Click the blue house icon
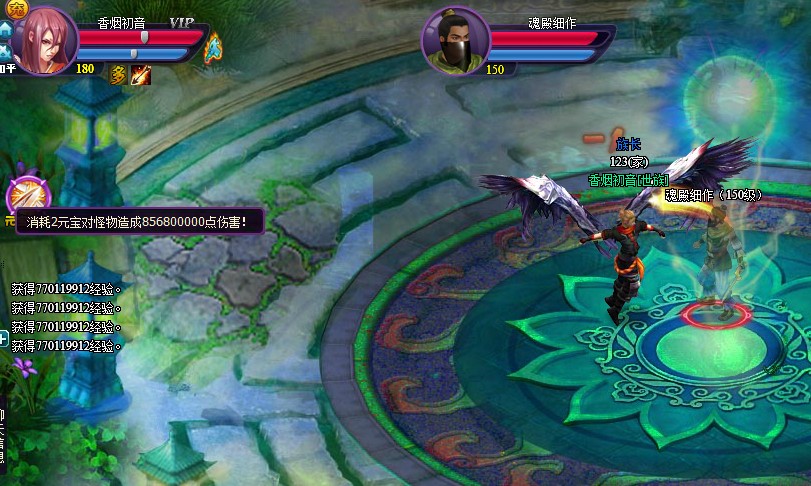 5,32
